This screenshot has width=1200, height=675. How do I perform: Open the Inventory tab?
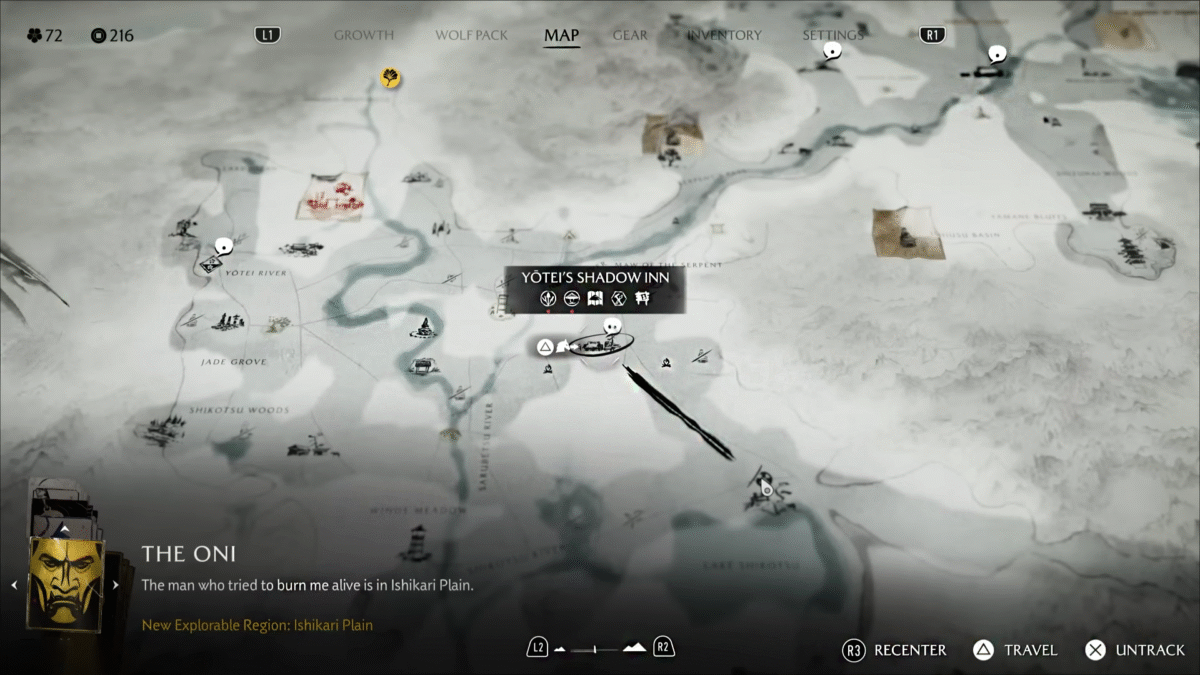(723, 35)
